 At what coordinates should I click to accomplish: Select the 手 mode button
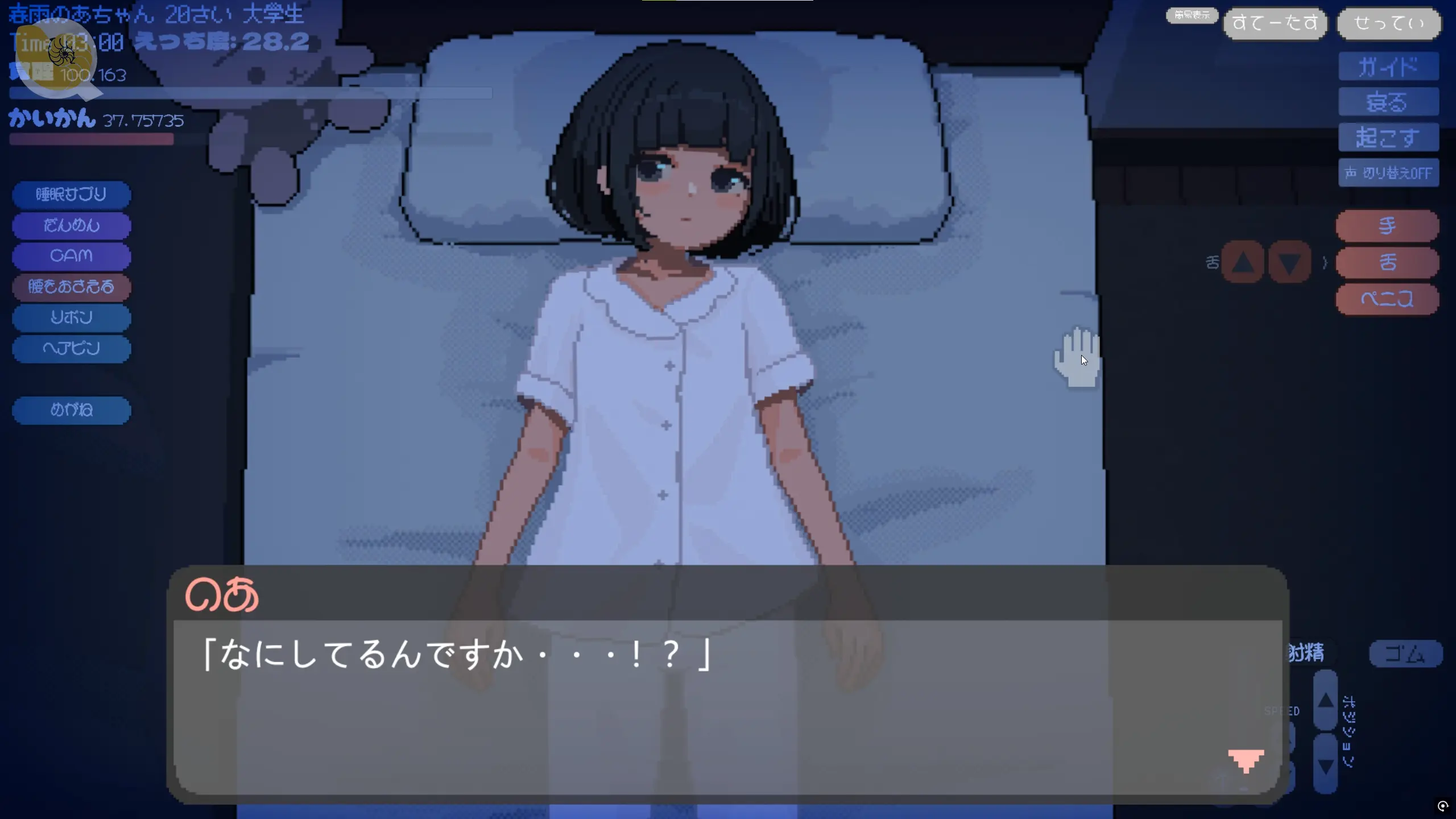1387,226
